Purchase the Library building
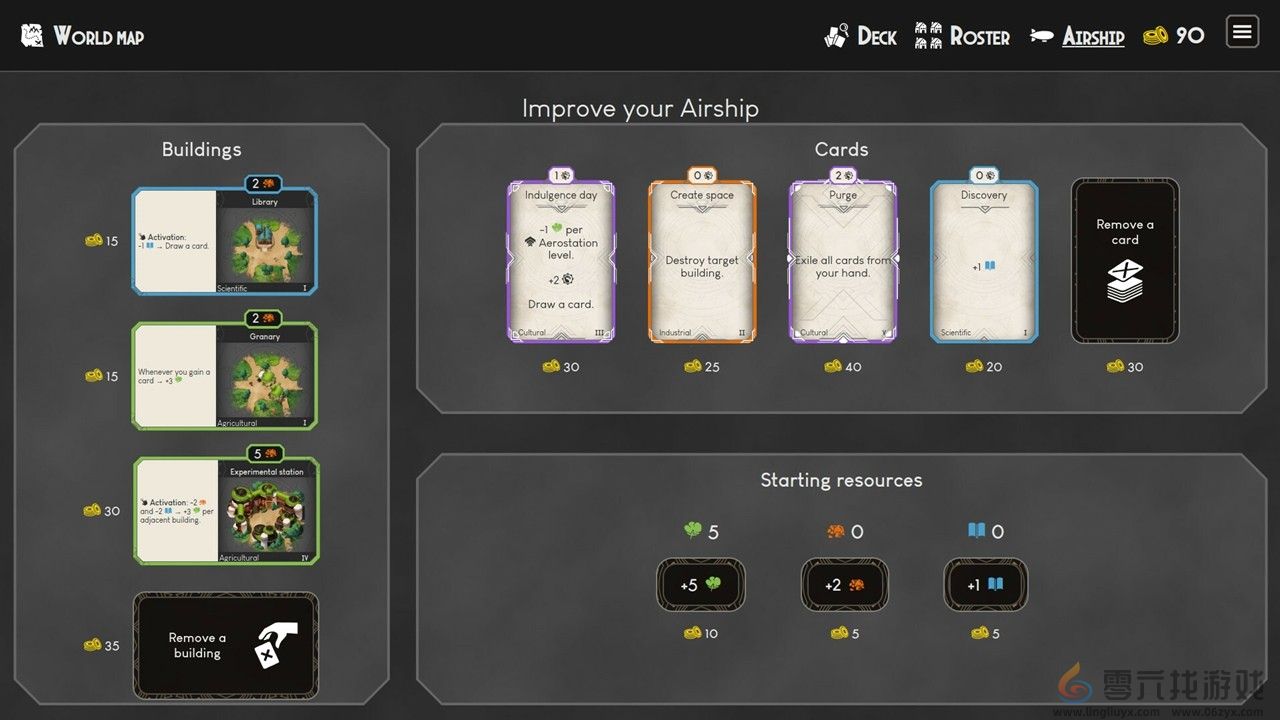The image size is (1280, 720). click(x=224, y=240)
